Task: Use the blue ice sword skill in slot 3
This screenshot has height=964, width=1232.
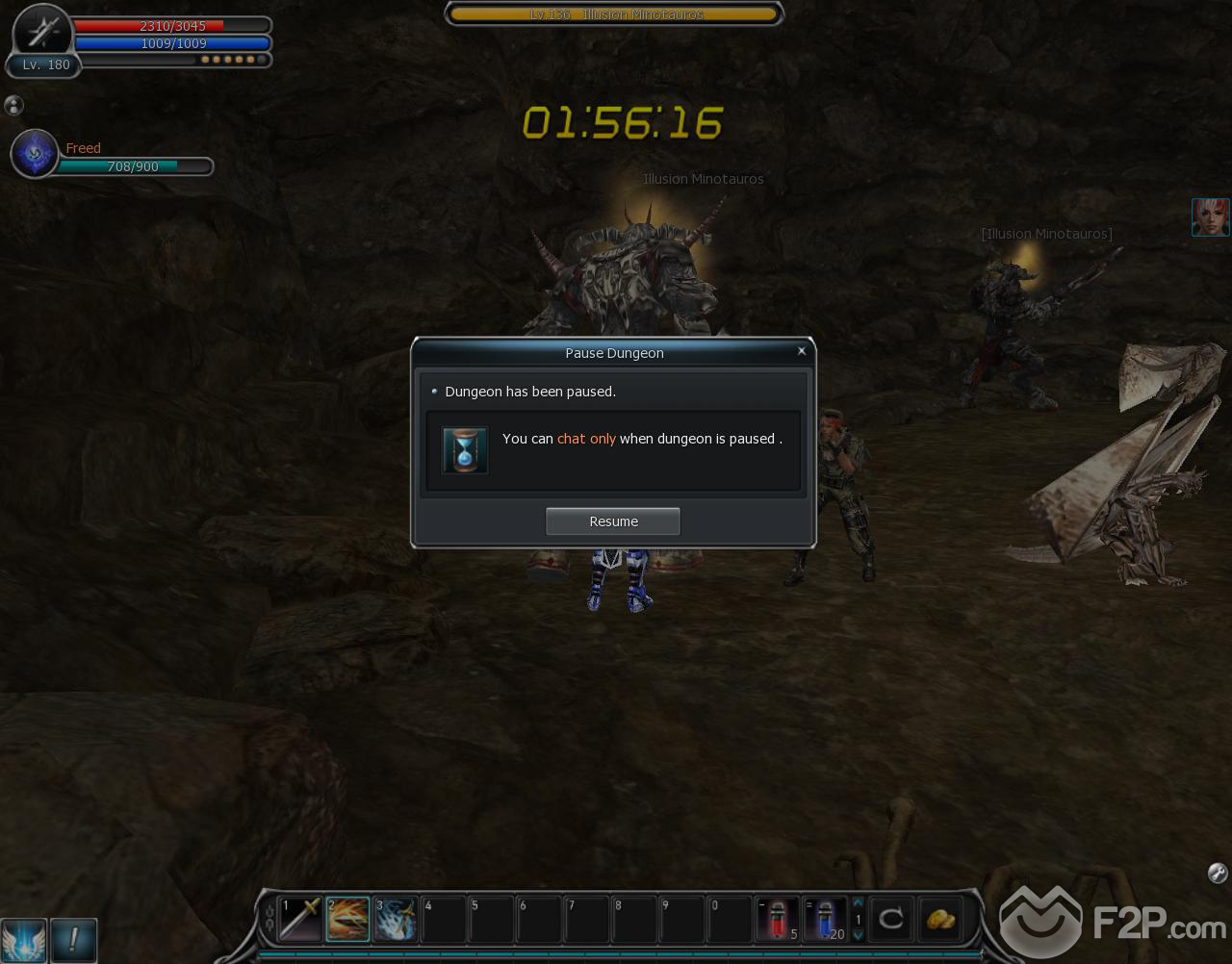Action: (x=396, y=919)
